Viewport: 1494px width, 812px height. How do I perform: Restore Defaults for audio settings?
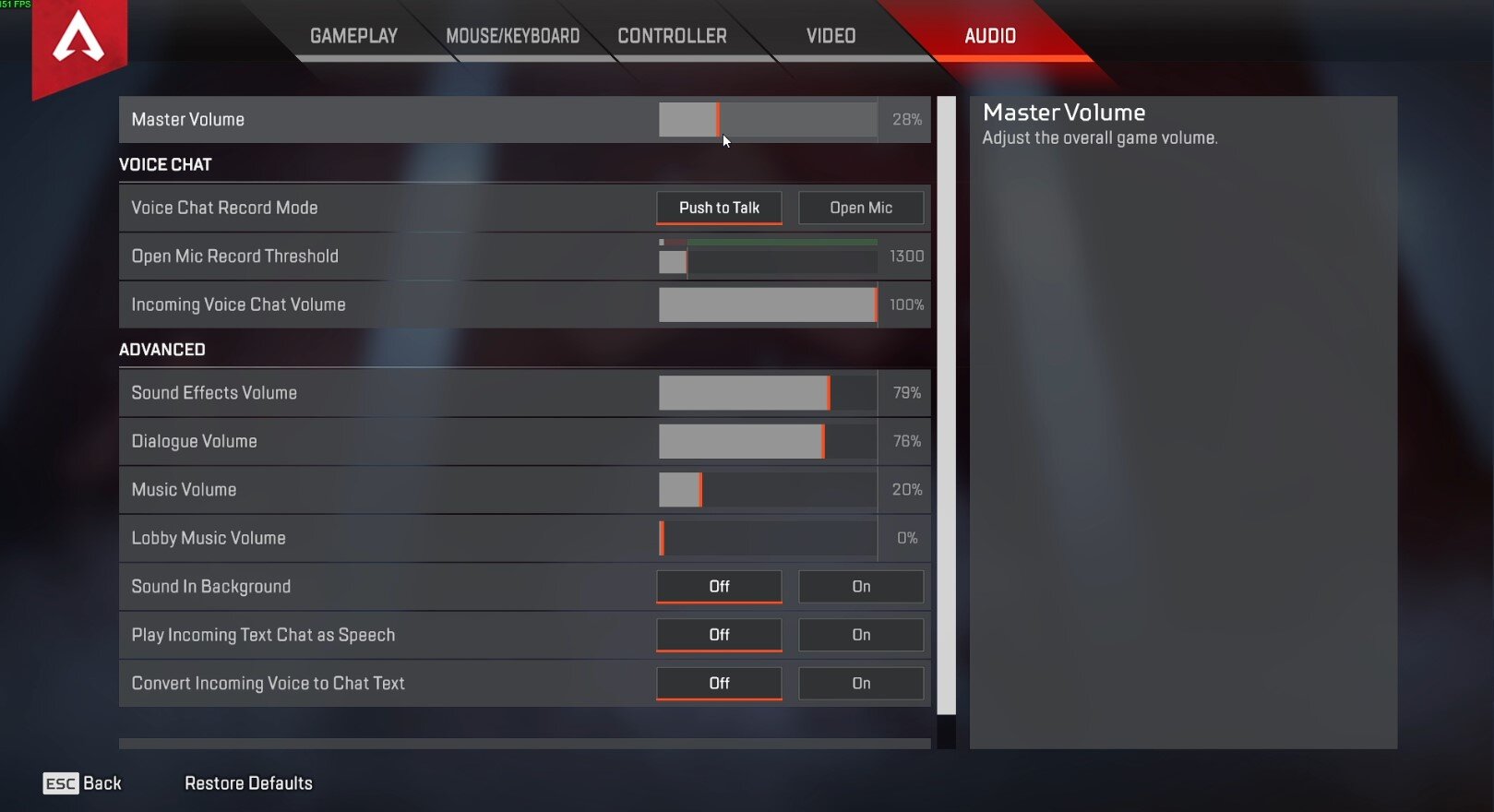248,783
